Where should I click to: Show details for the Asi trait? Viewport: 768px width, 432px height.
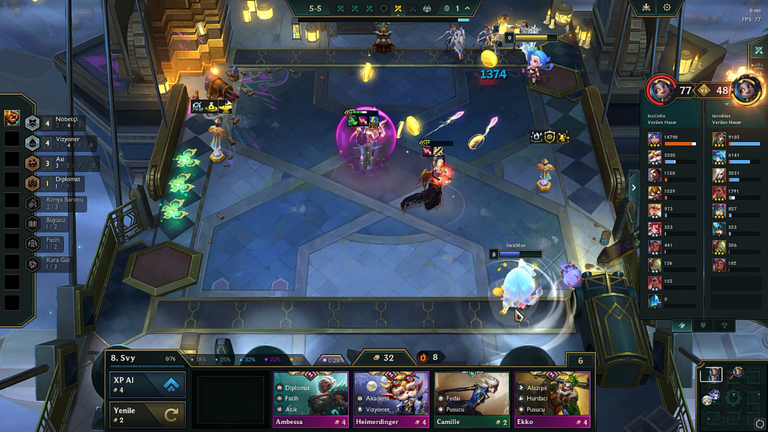(50, 163)
